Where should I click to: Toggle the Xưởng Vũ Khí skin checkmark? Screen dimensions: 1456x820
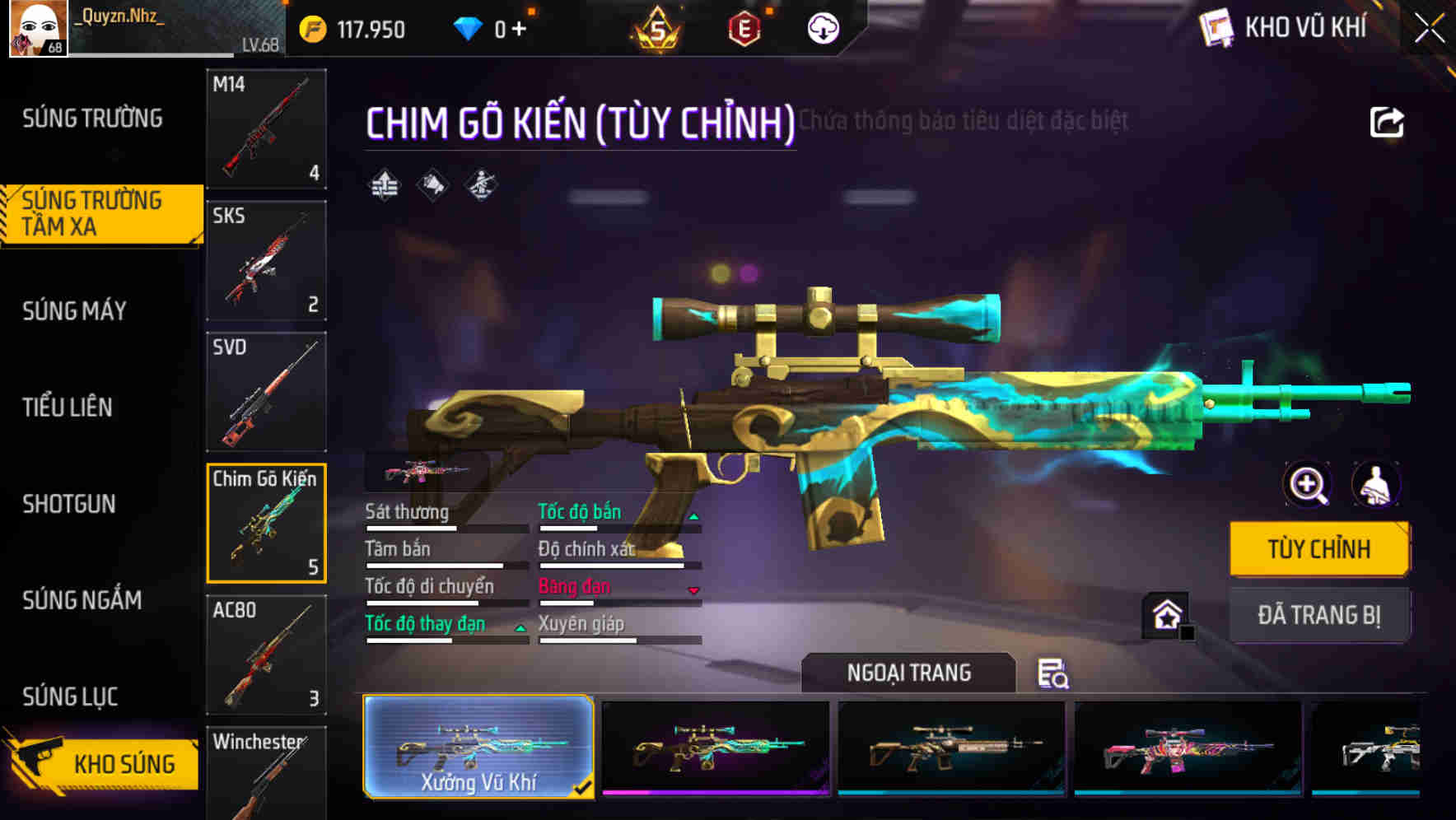click(x=584, y=788)
